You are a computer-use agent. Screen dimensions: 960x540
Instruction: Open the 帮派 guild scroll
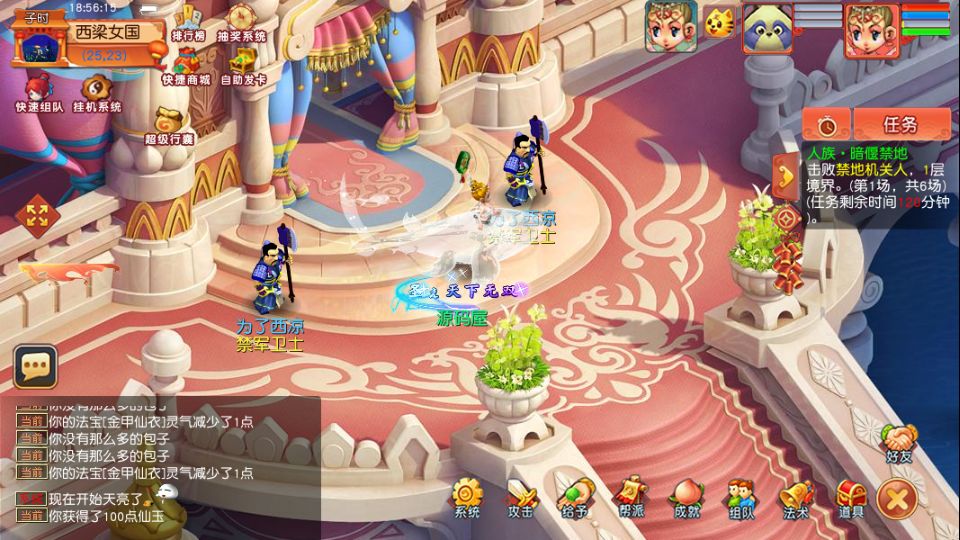tap(629, 495)
